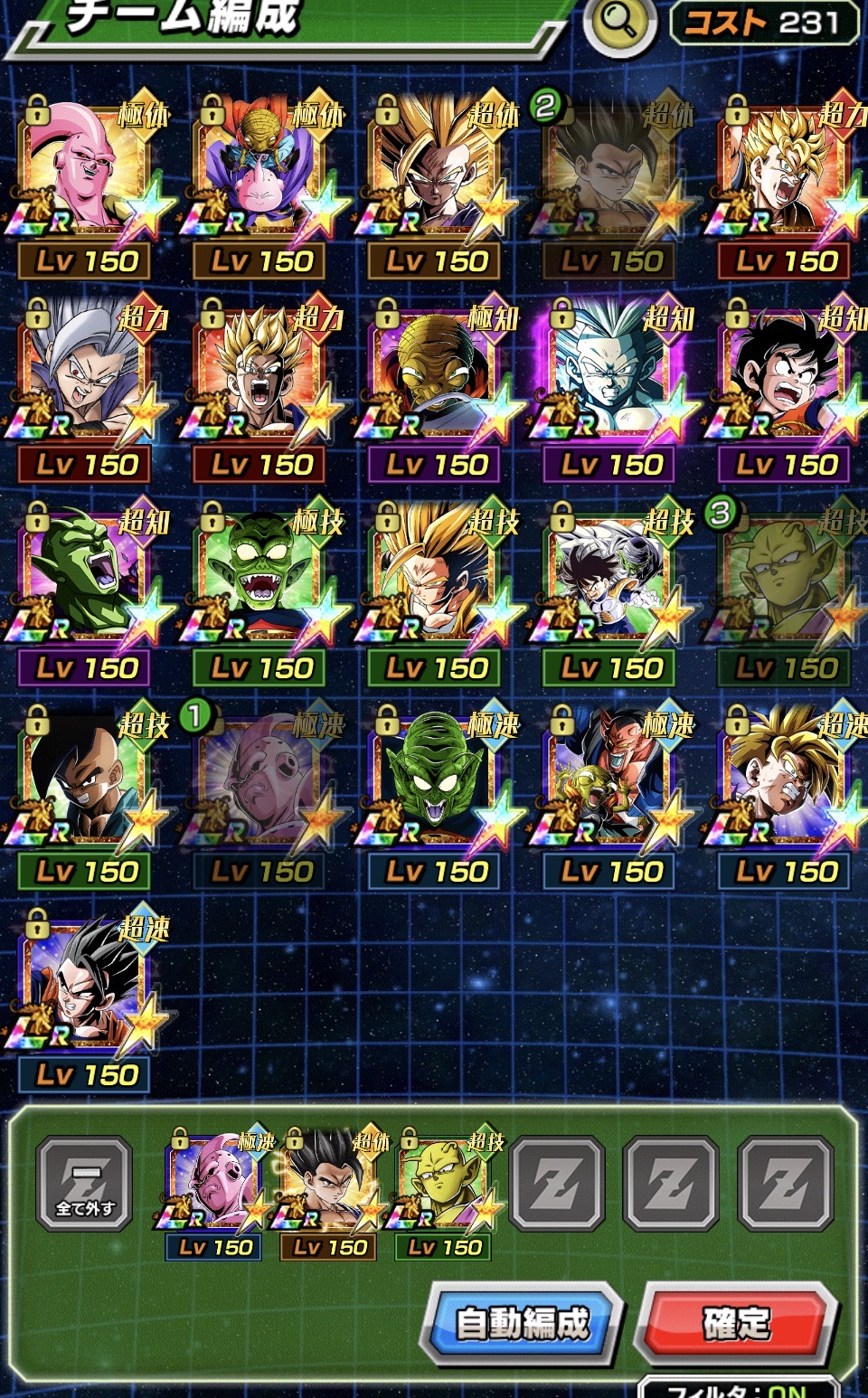Tap the blue 自動編成 auto-formation button
868x1398 pixels.
(523, 1323)
